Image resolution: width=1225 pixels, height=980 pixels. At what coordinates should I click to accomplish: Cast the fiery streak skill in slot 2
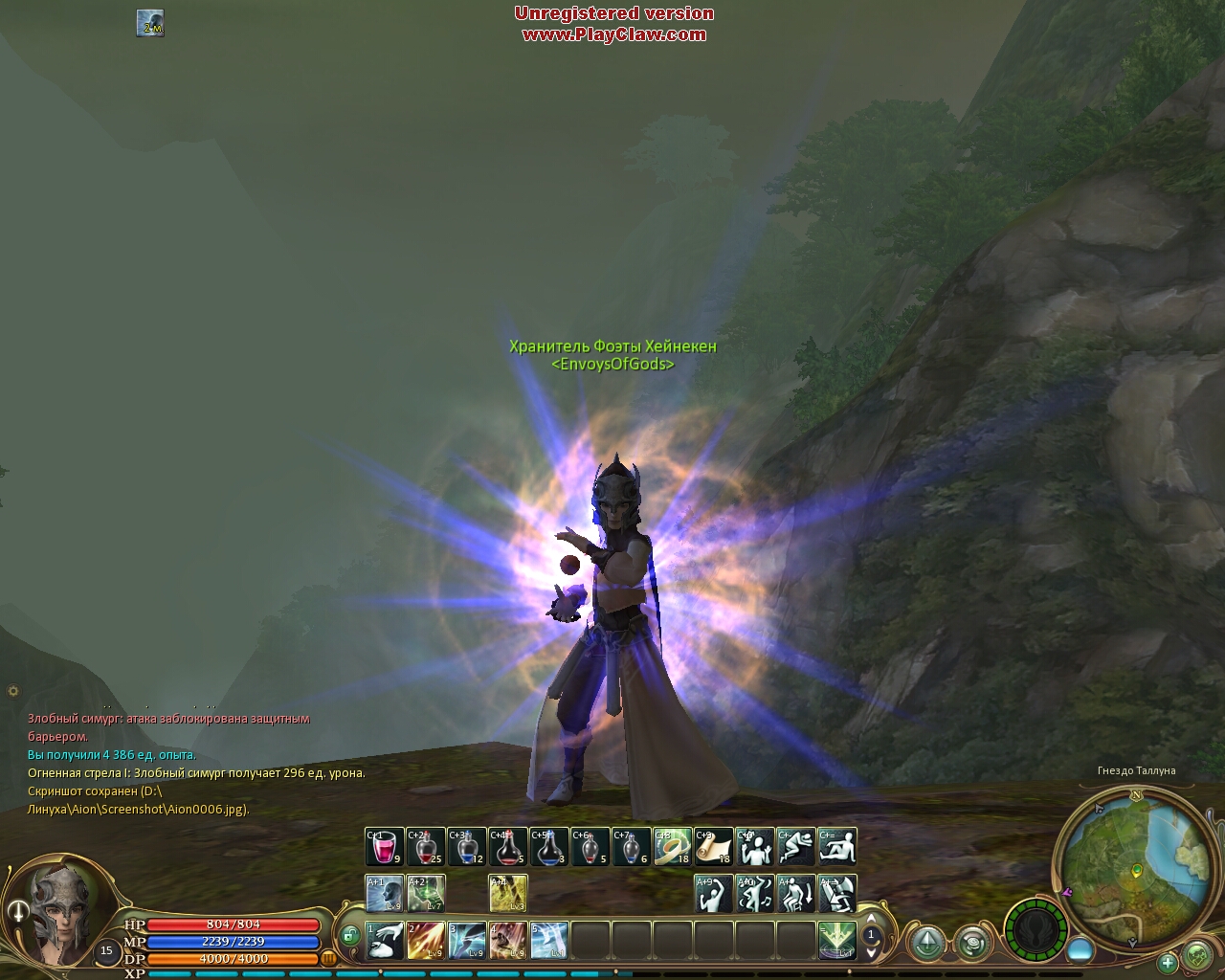click(x=426, y=940)
